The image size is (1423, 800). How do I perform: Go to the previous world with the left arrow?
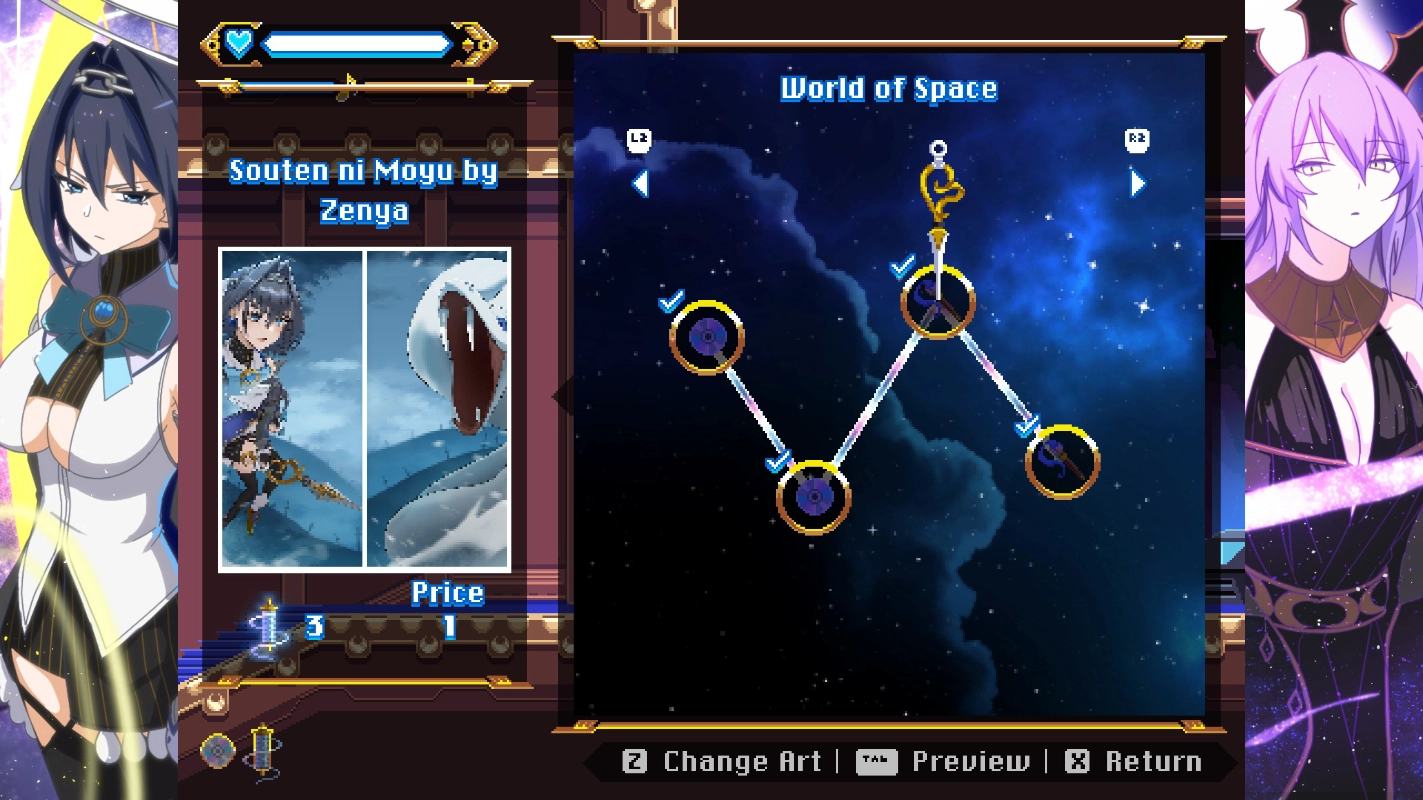point(641,183)
